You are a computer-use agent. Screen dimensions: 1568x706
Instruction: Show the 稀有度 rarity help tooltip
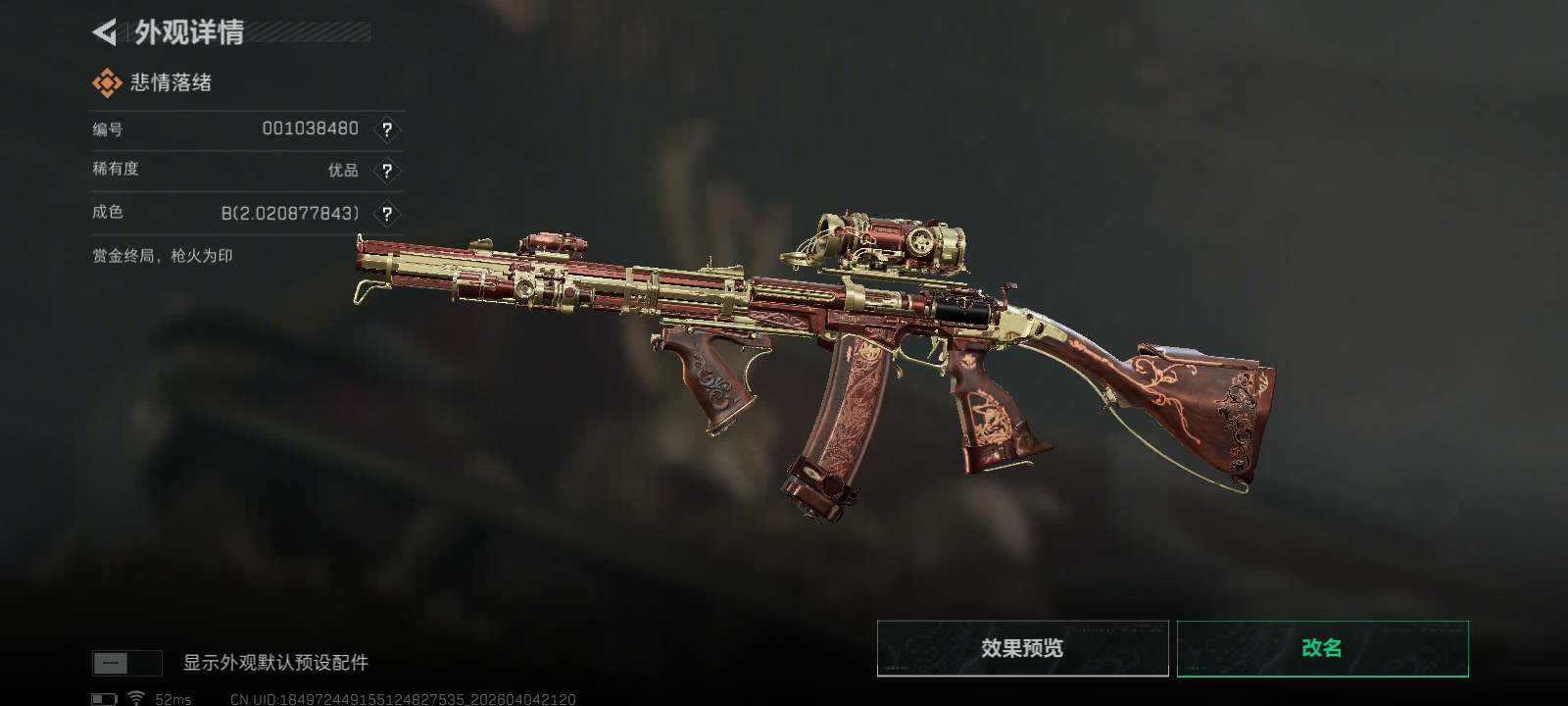[387, 171]
